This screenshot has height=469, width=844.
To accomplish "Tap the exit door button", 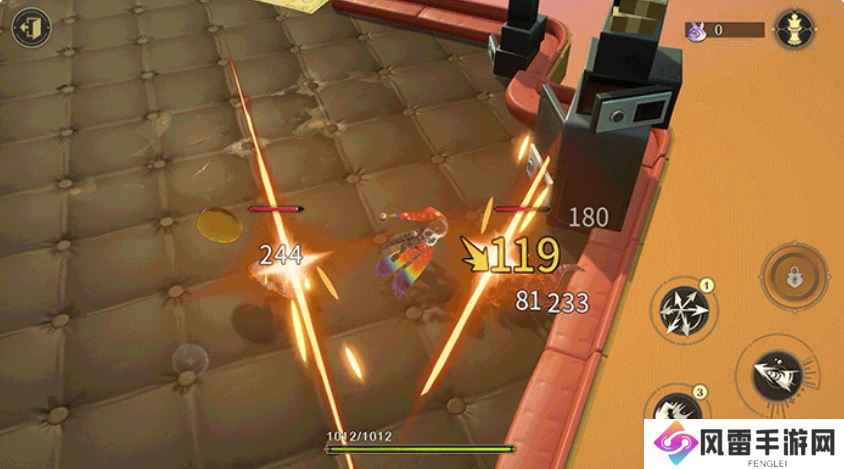I will coord(32,26).
